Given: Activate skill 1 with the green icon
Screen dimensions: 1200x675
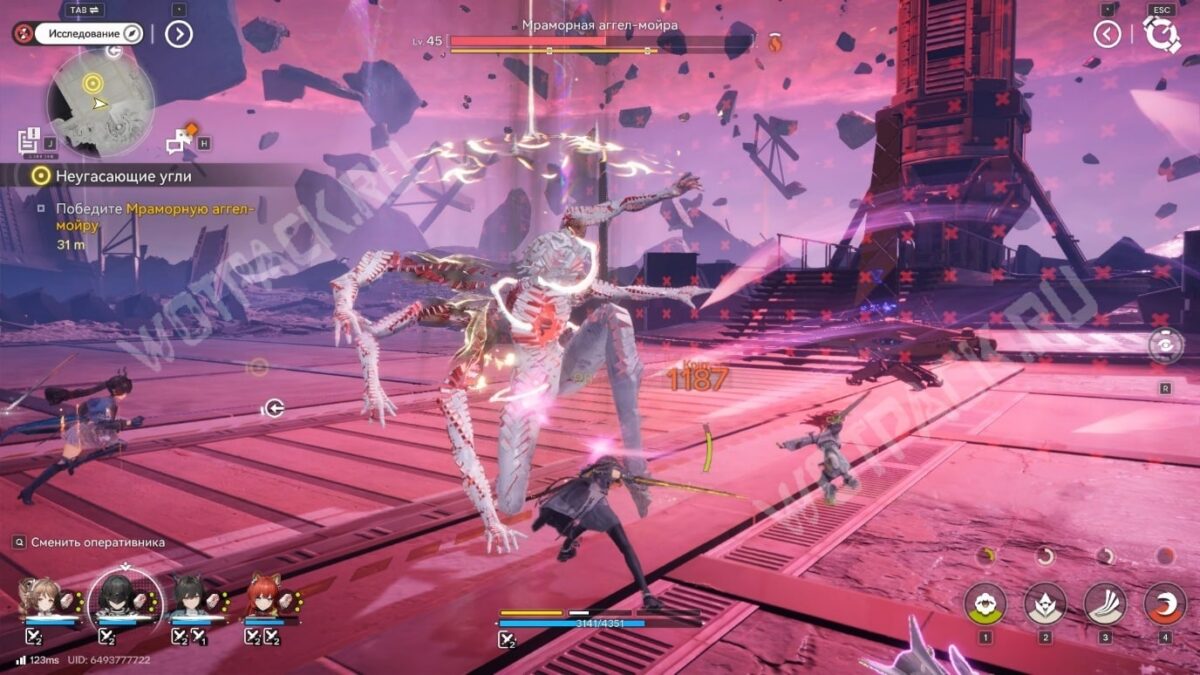Looking at the screenshot, I should pyautogui.click(x=985, y=603).
